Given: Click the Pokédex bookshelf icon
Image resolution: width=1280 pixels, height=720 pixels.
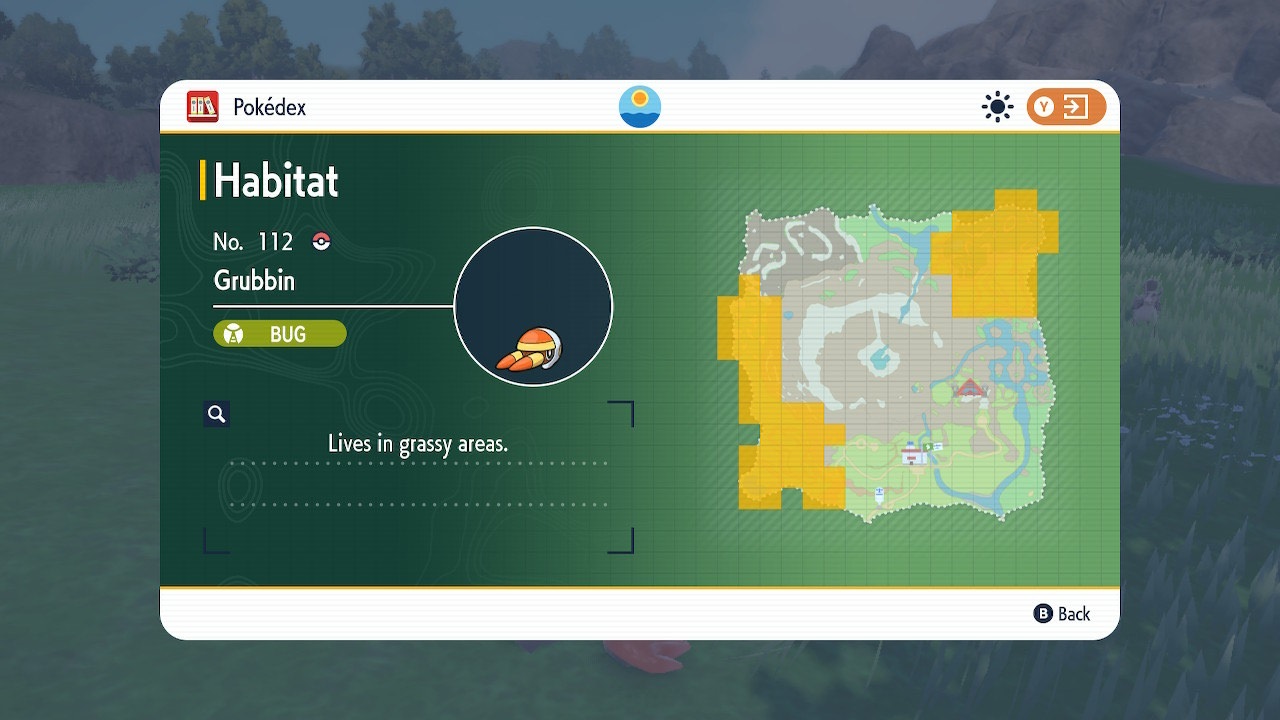Looking at the screenshot, I should [203, 107].
